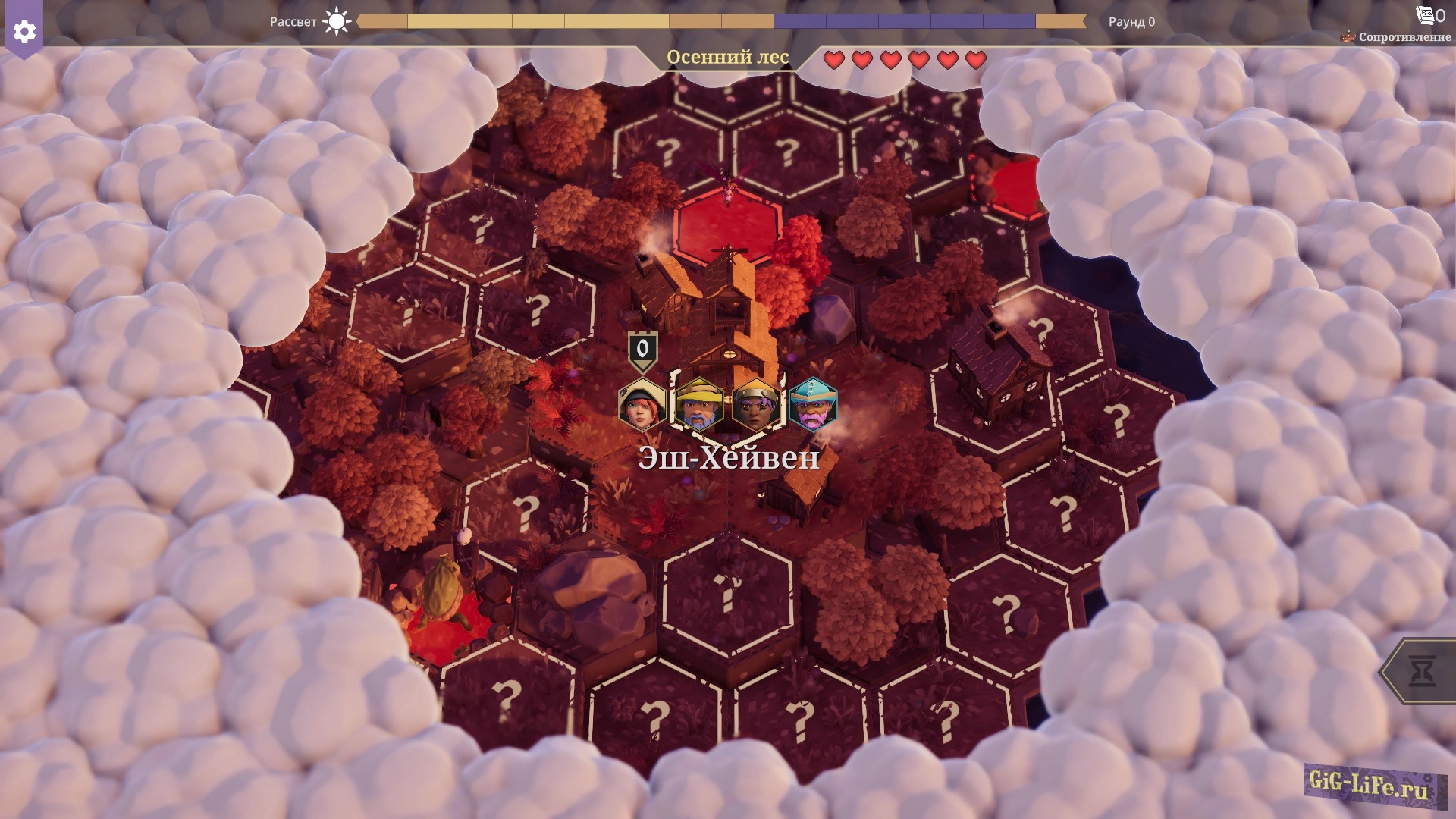Select the yellow-hat bearded hero portrait
The width and height of the screenshot is (1456, 819).
[698, 404]
